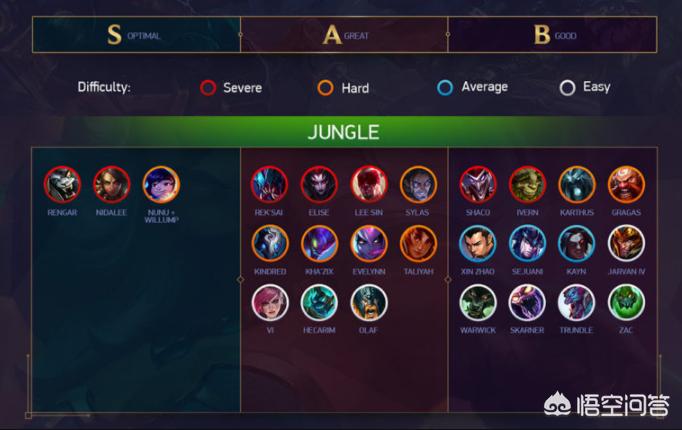Select Nidalee's champion icon

click(x=112, y=184)
